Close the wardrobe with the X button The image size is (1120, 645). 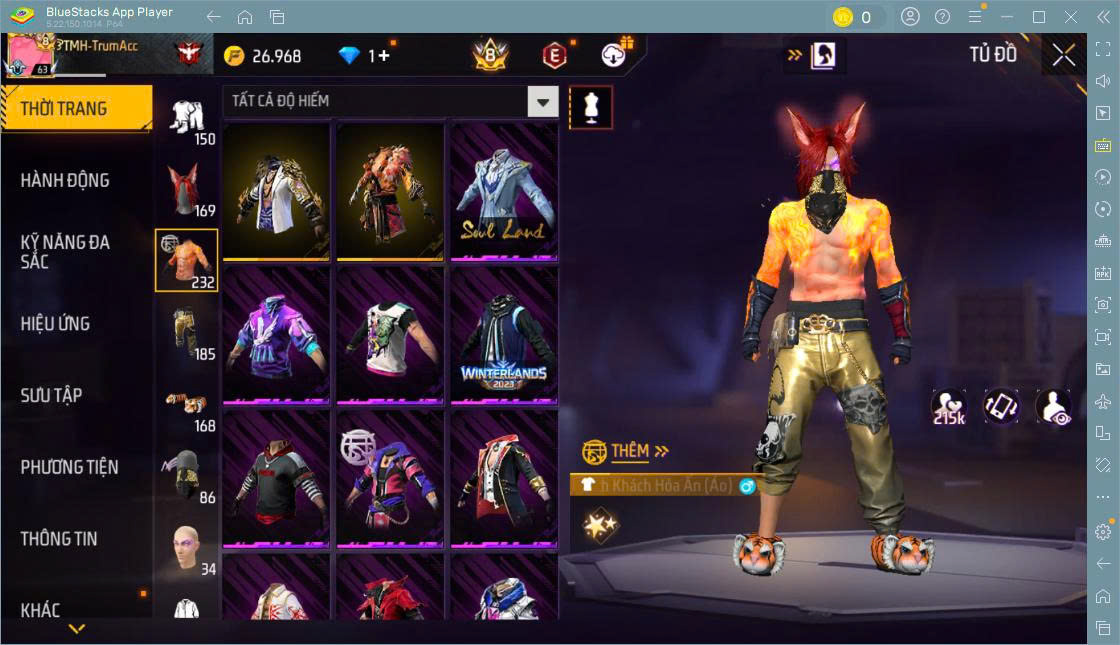pyautogui.click(x=1064, y=55)
